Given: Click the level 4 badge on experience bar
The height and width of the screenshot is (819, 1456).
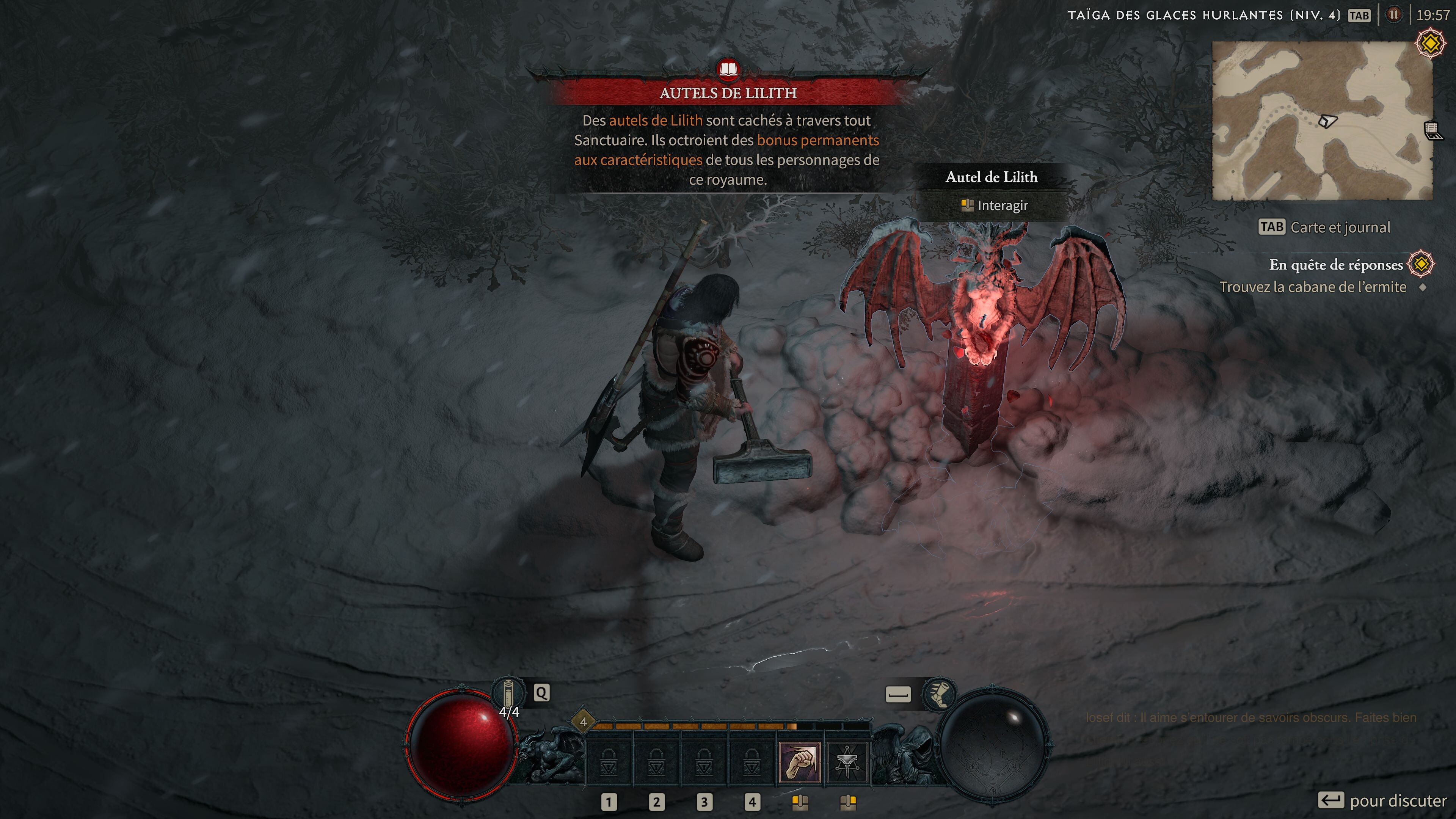Looking at the screenshot, I should click(x=583, y=722).
